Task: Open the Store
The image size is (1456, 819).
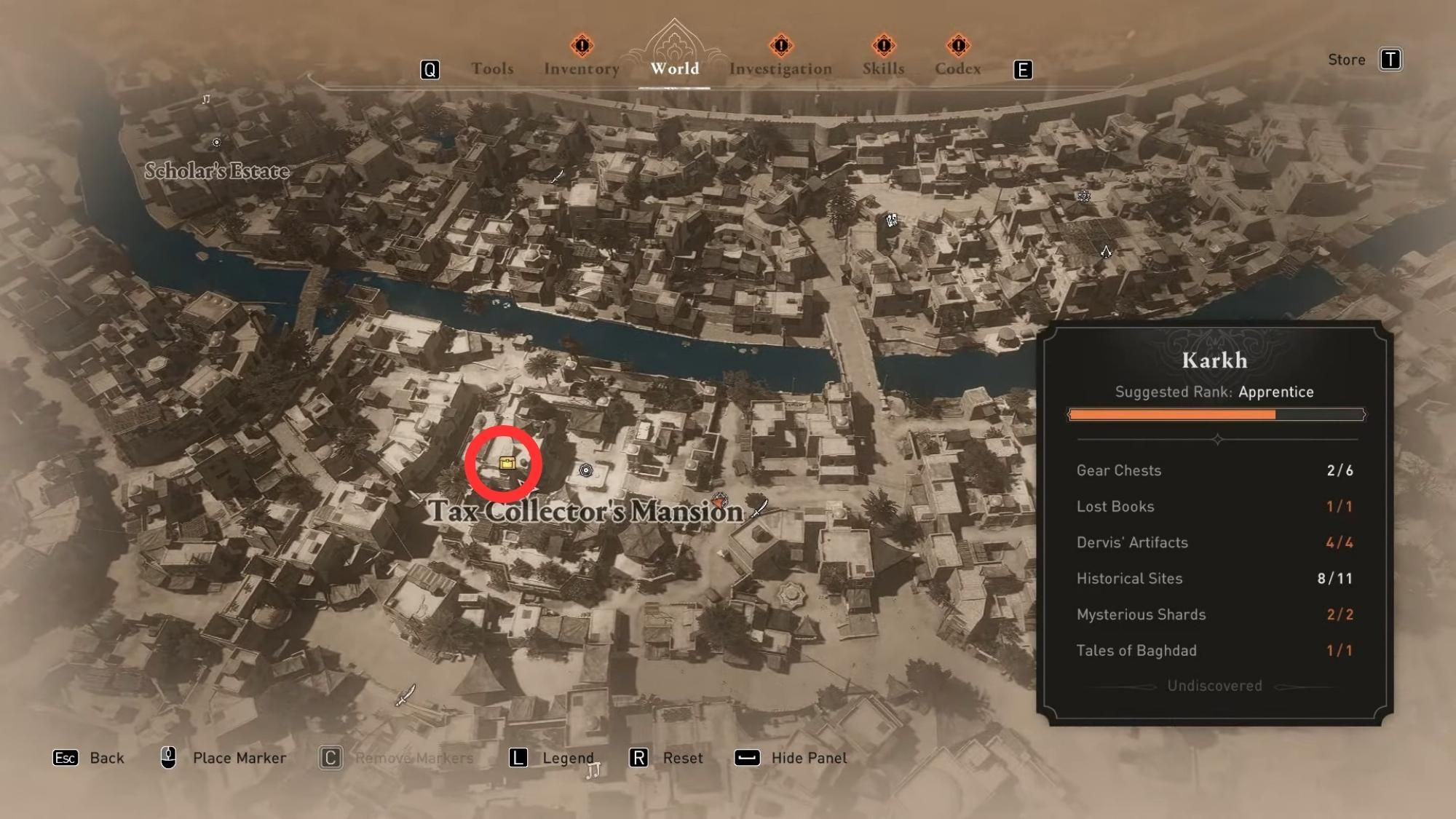Action: tap(1346, 60)
